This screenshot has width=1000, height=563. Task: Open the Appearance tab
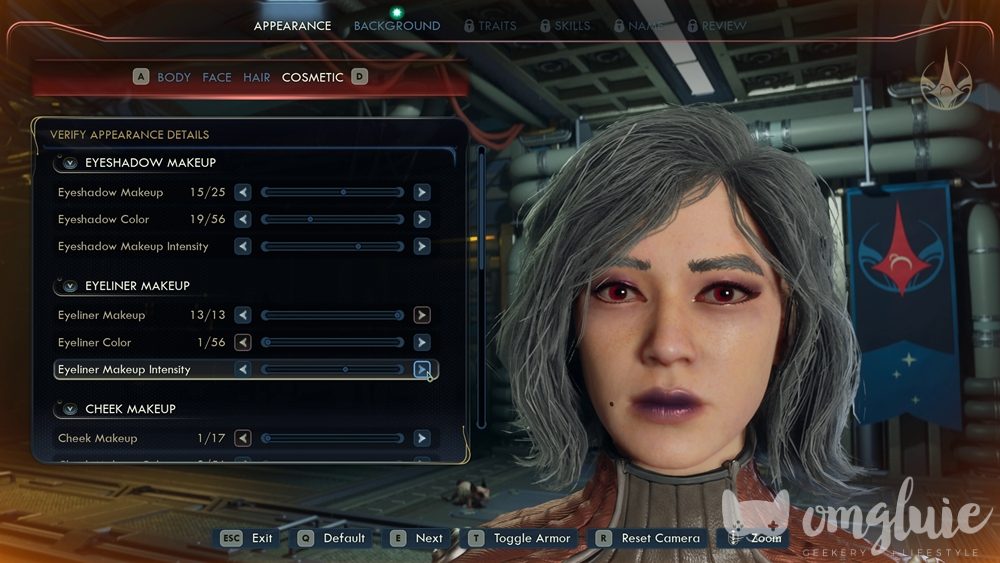pyautogui.click(x=292, y=26)
